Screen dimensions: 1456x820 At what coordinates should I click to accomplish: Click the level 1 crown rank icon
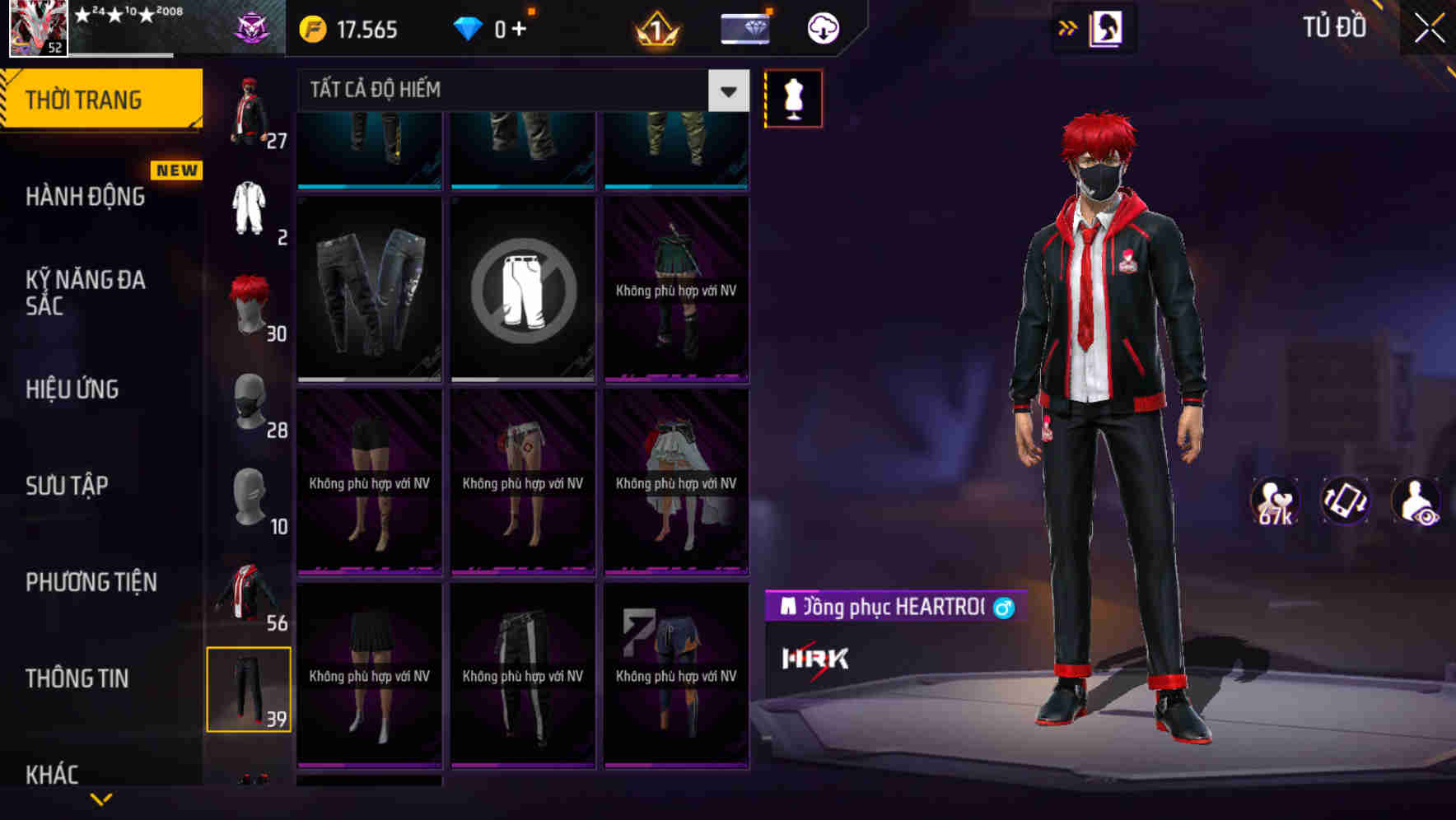click(655, 27)
